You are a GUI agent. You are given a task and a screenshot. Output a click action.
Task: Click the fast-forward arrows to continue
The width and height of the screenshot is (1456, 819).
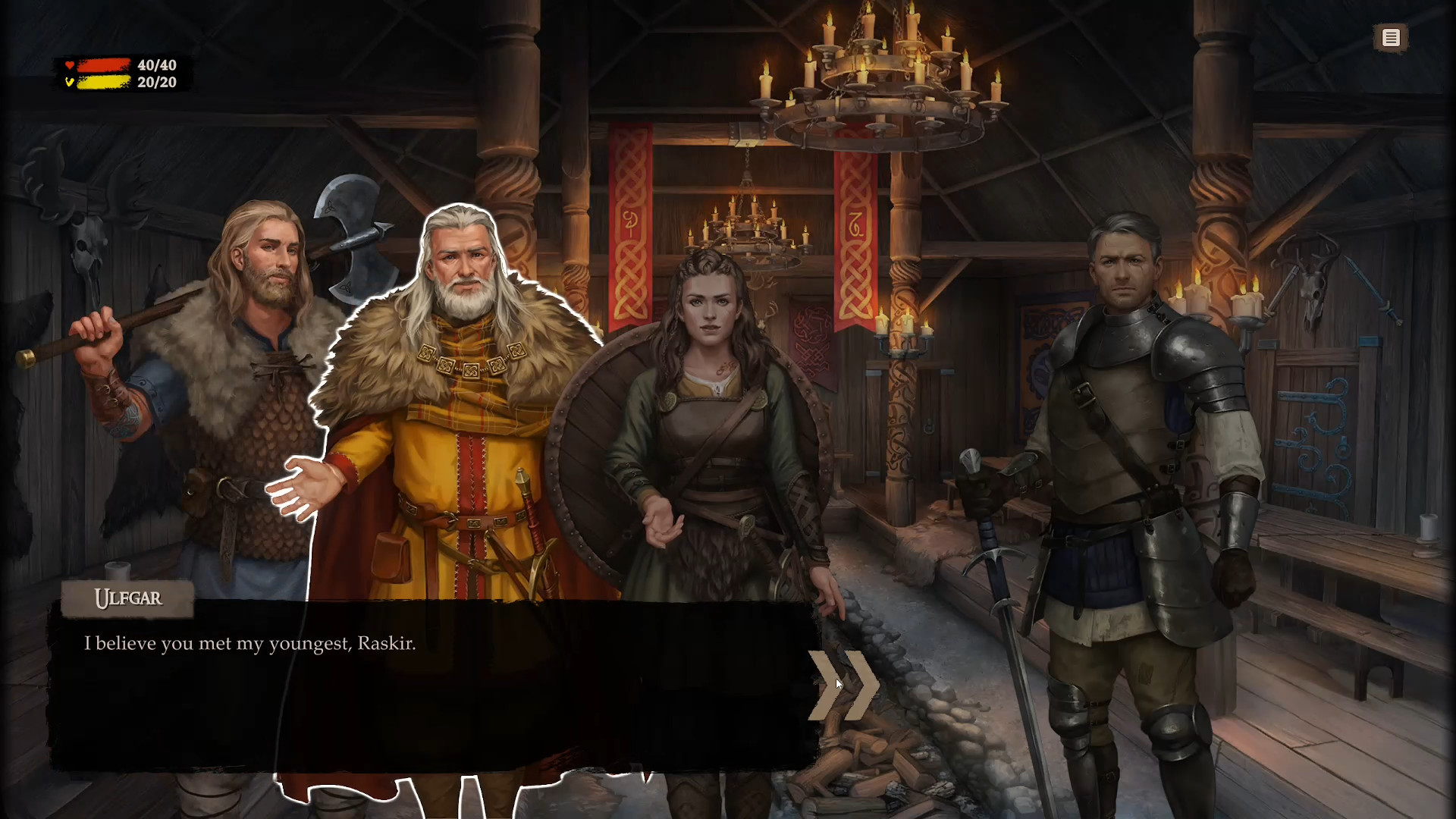(x=844, y=685)
